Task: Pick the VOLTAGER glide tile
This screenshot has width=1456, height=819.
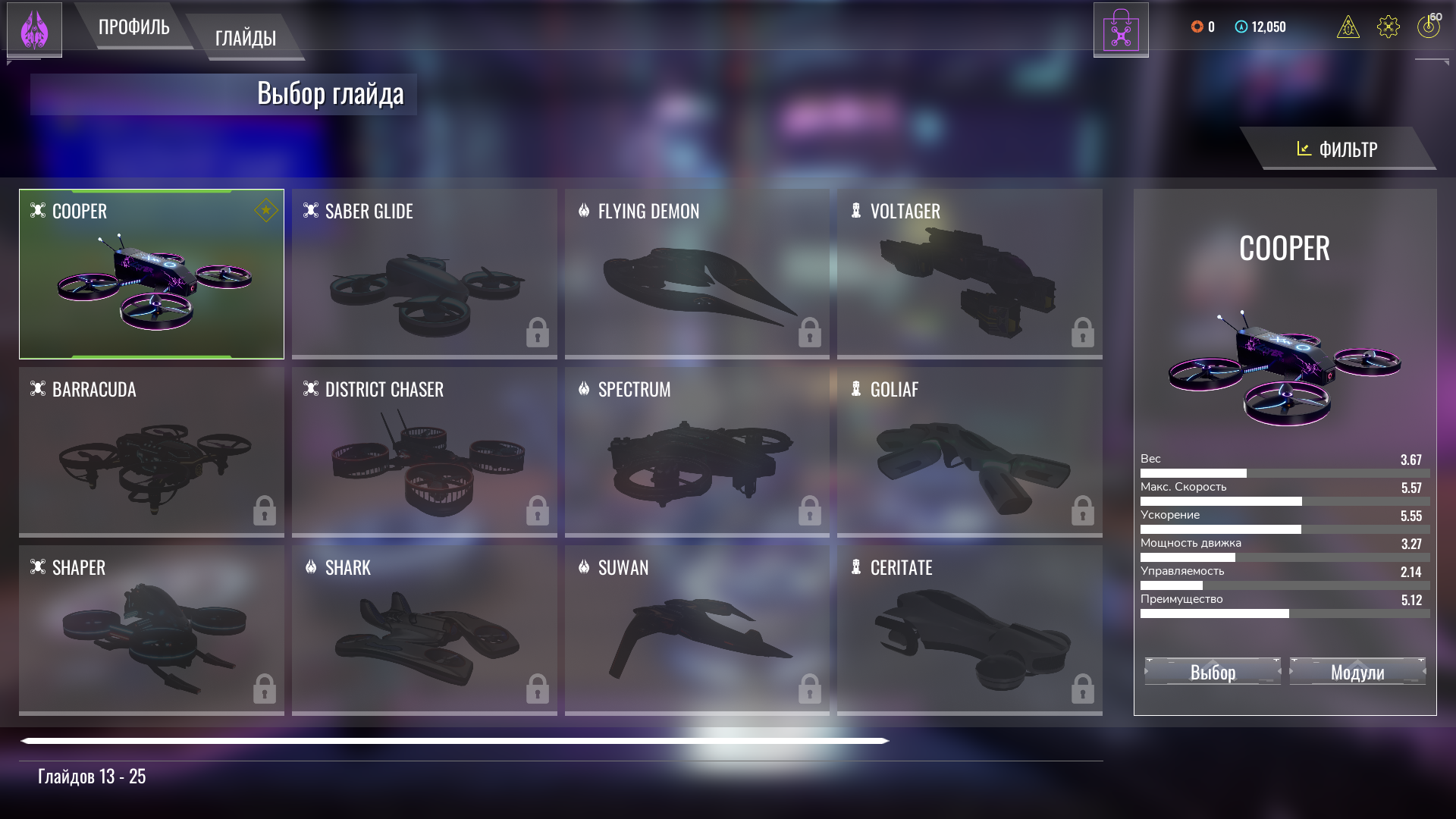Action: pyautogui.click(x=969, y=274)
